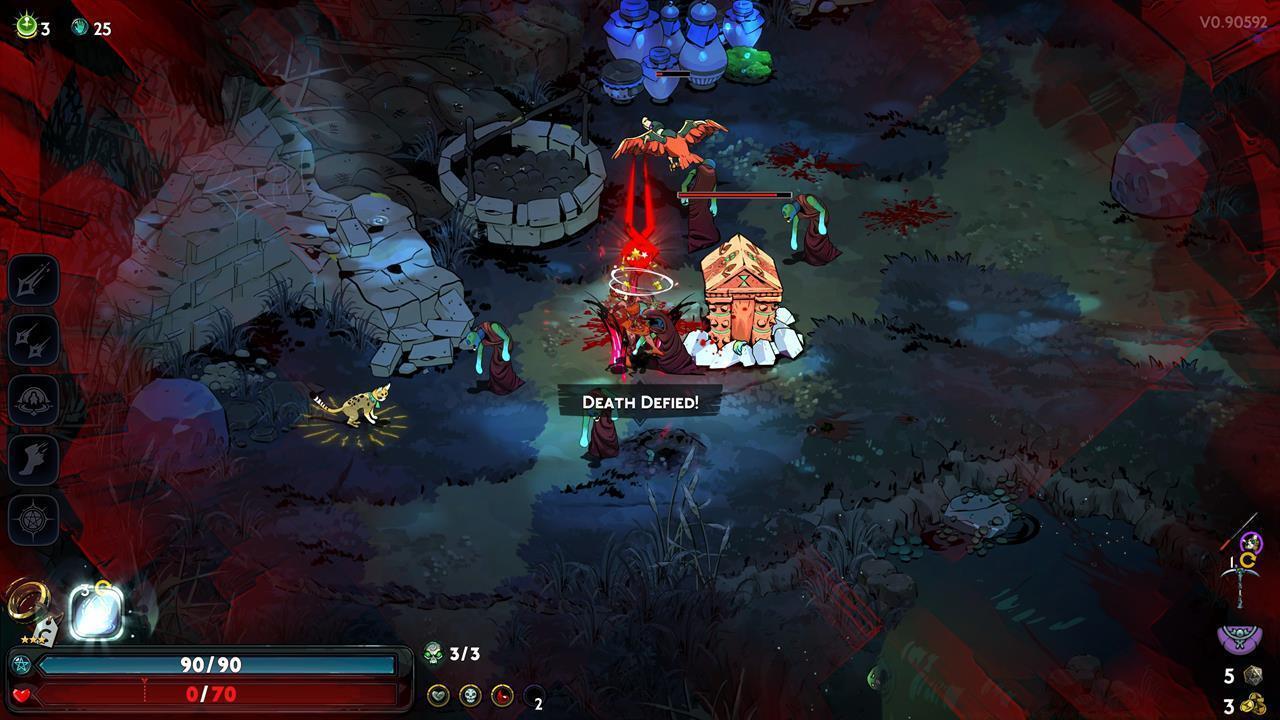Click the grey reroll dice icon

[x=1252, y=676]
